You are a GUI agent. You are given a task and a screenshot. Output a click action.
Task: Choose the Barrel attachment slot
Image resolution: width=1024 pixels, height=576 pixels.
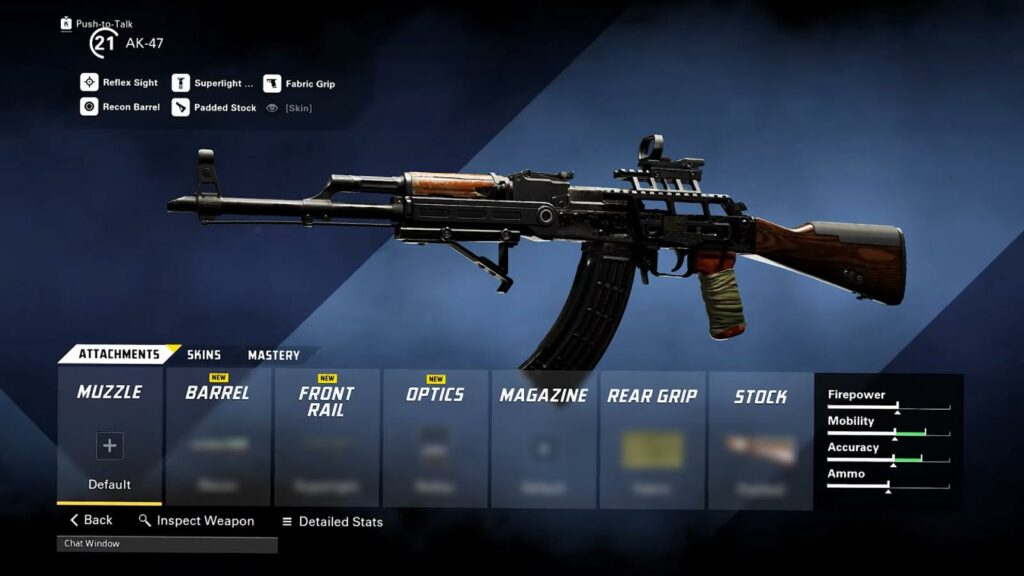tap(218, 437)
